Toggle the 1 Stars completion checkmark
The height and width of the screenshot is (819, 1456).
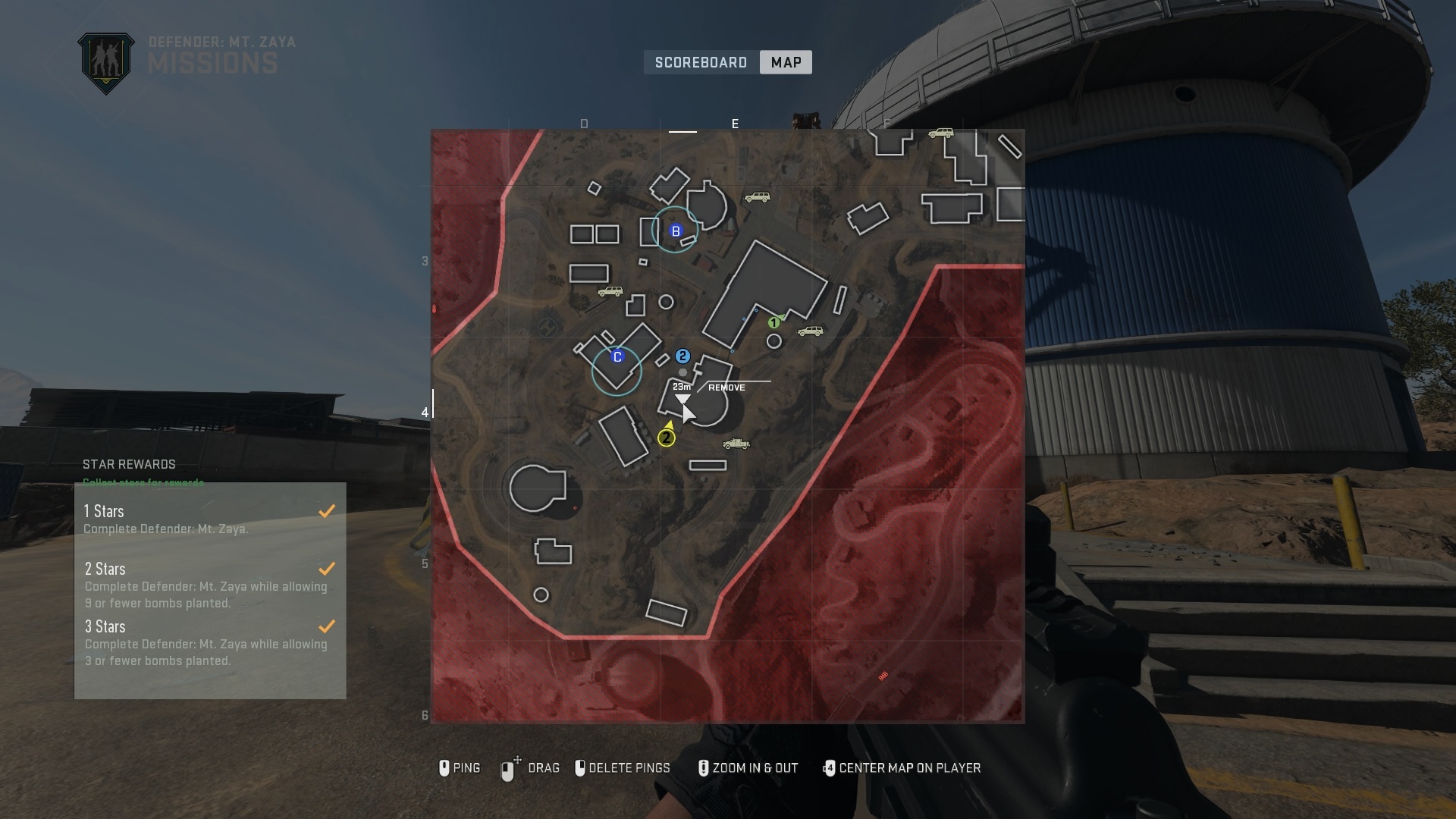point(327,511)
